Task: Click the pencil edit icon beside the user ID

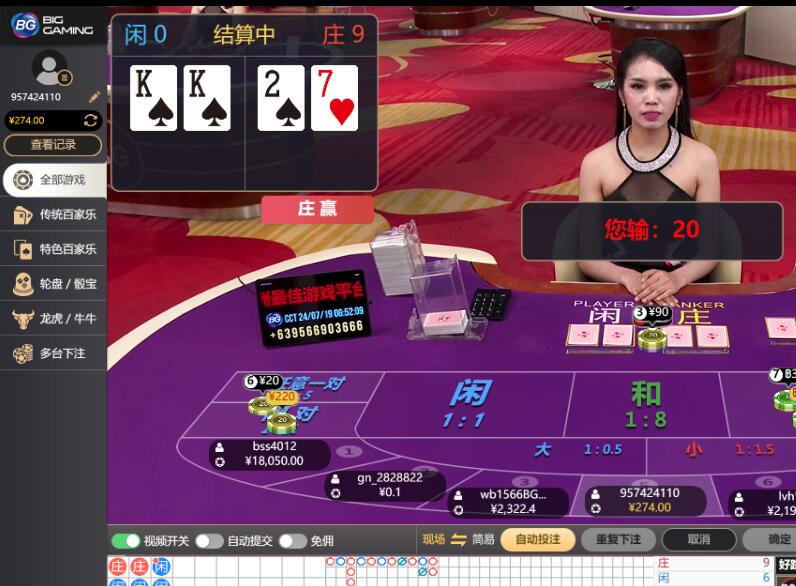Action: 94,97
